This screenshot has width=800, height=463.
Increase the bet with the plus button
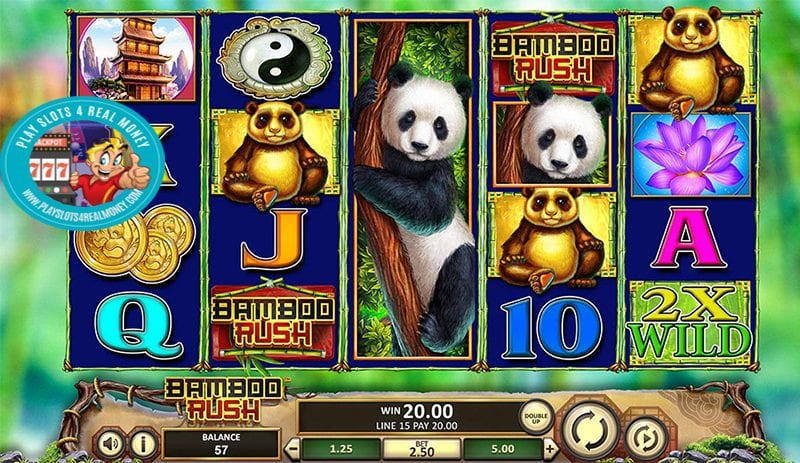(x=549, y=447)
